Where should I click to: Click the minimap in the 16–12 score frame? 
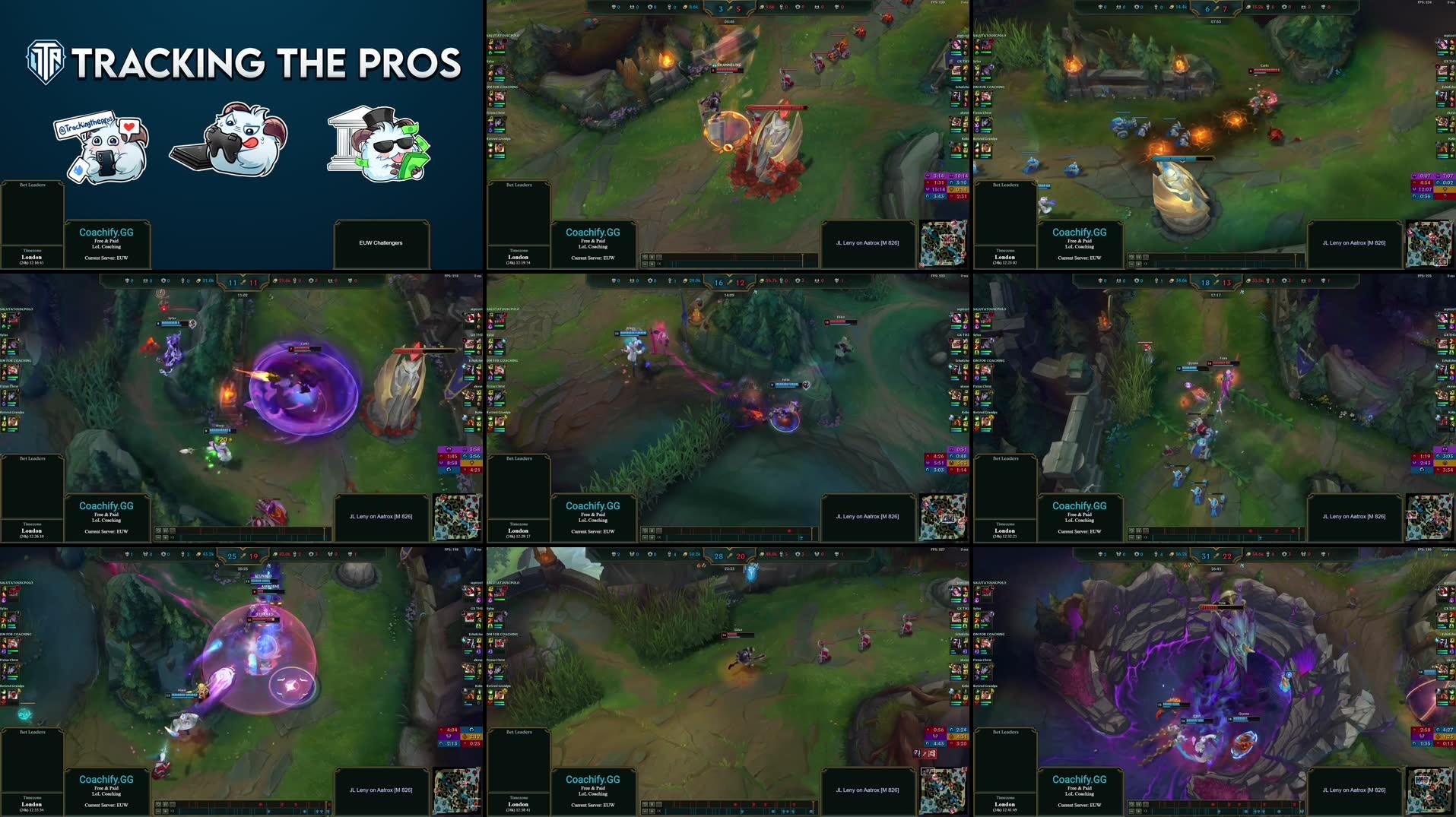tap(944, 517)
